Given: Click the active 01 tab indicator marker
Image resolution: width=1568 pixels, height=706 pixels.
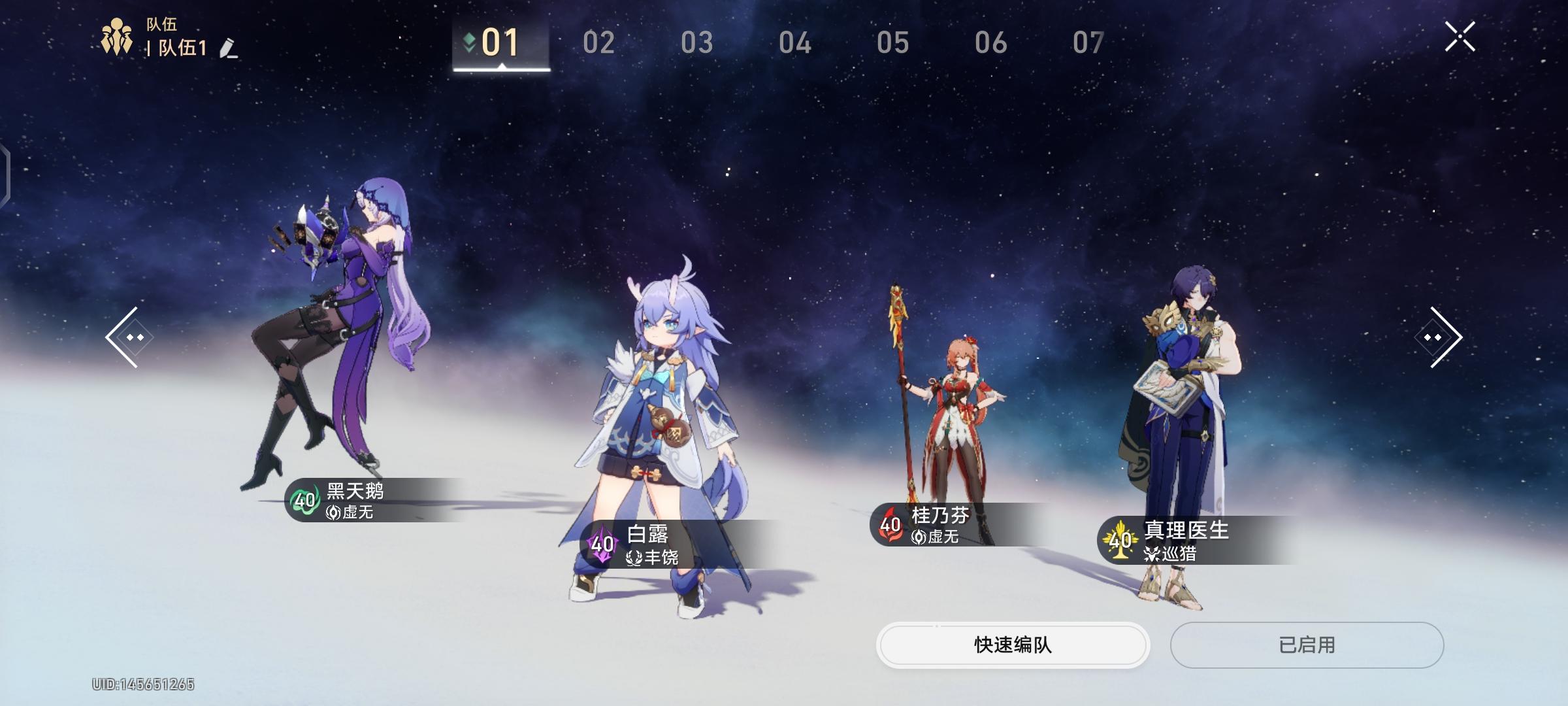Looking at the screenshot, I should 468,41.
